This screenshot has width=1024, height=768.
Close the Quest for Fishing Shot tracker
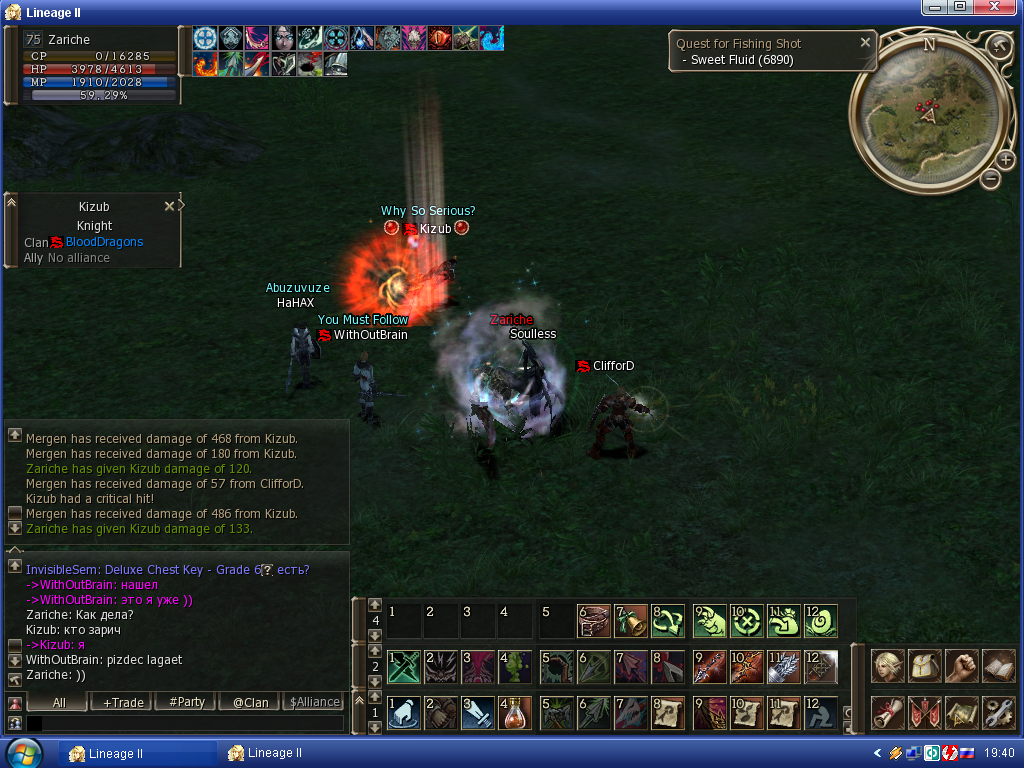(x=866, y=43)
